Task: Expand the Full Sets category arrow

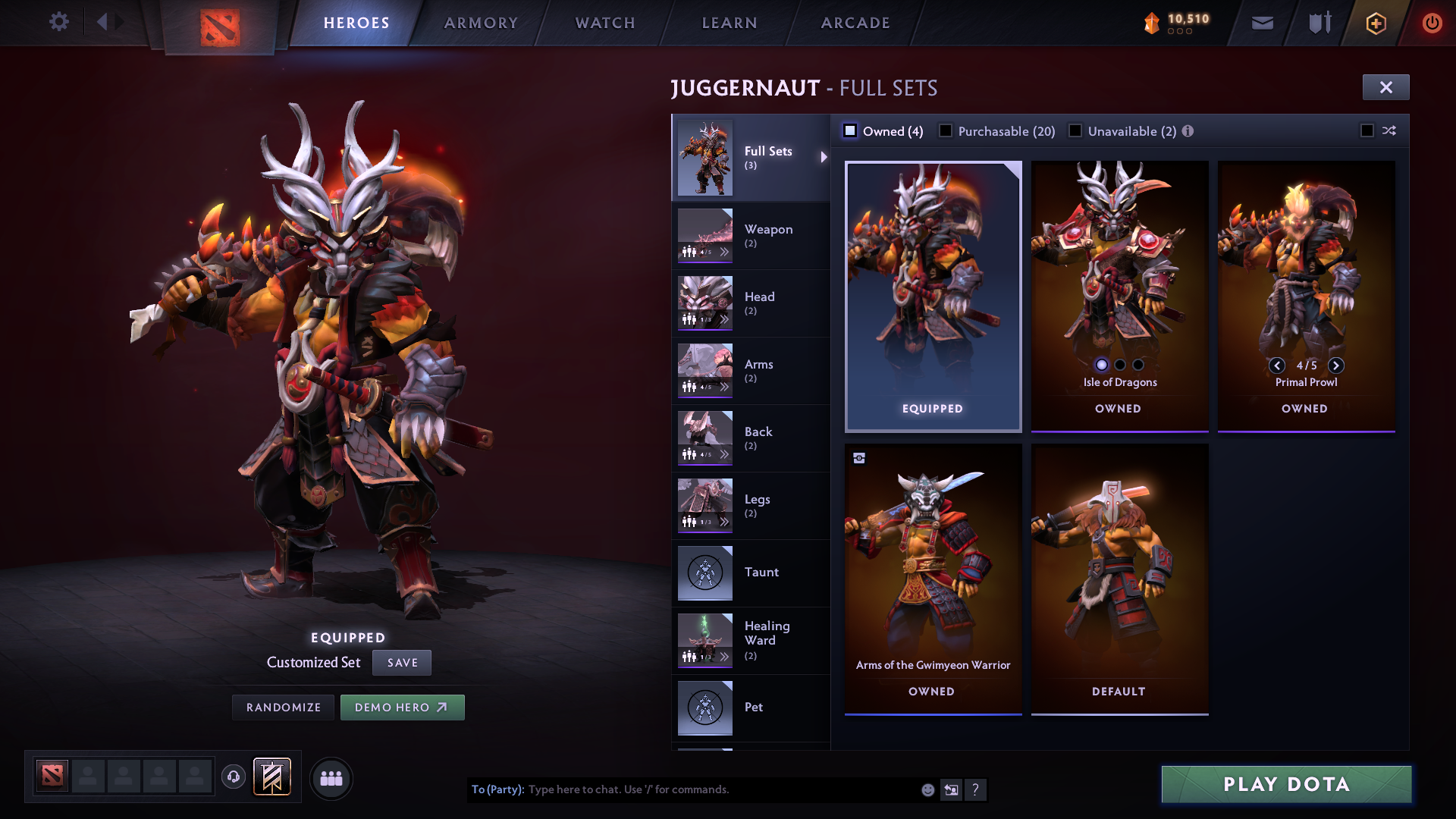Action: point(824,158)
